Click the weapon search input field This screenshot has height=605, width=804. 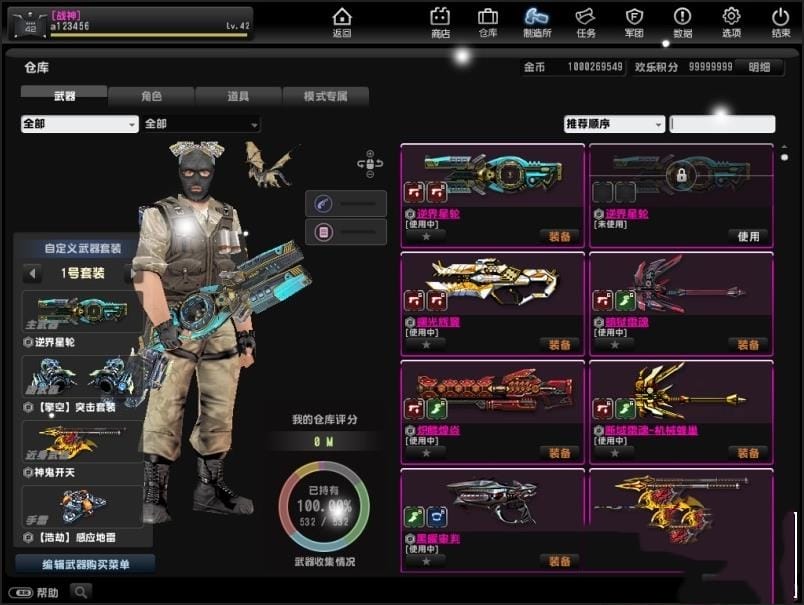(x=722, y=124)
